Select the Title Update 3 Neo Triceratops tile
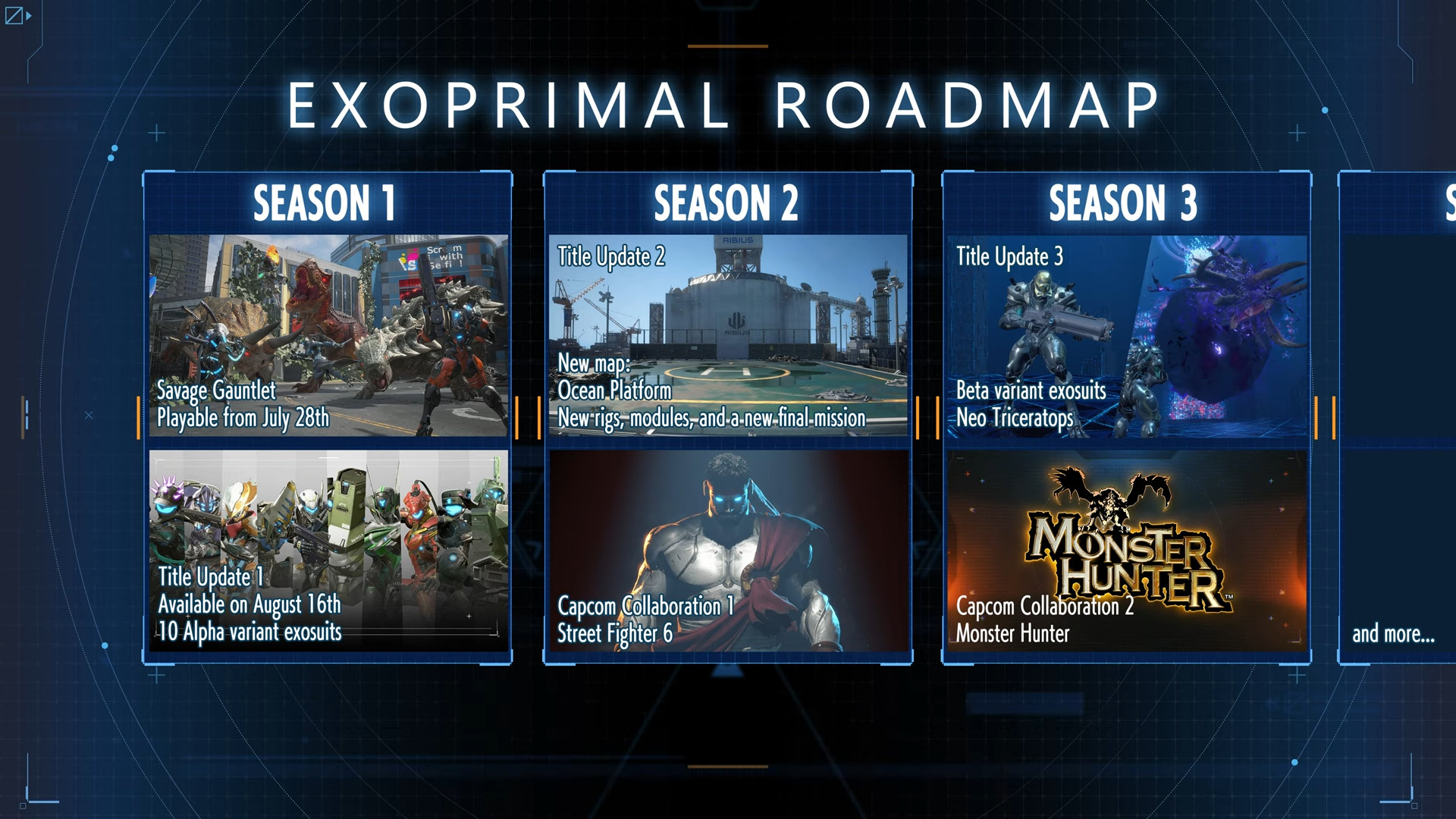The width and height of the screenshot is (1456, 819). pos(1127,335)
